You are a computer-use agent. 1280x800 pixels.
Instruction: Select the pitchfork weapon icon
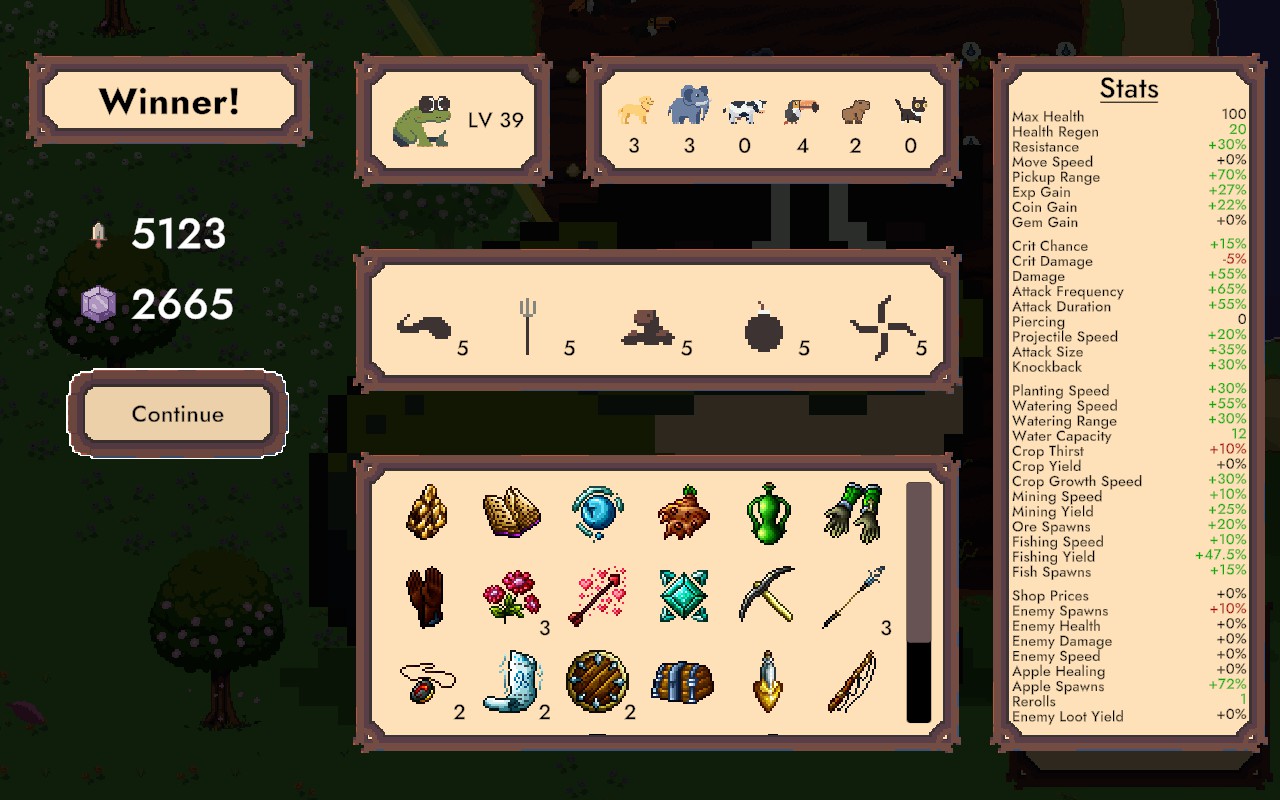(x=527, y=326)
